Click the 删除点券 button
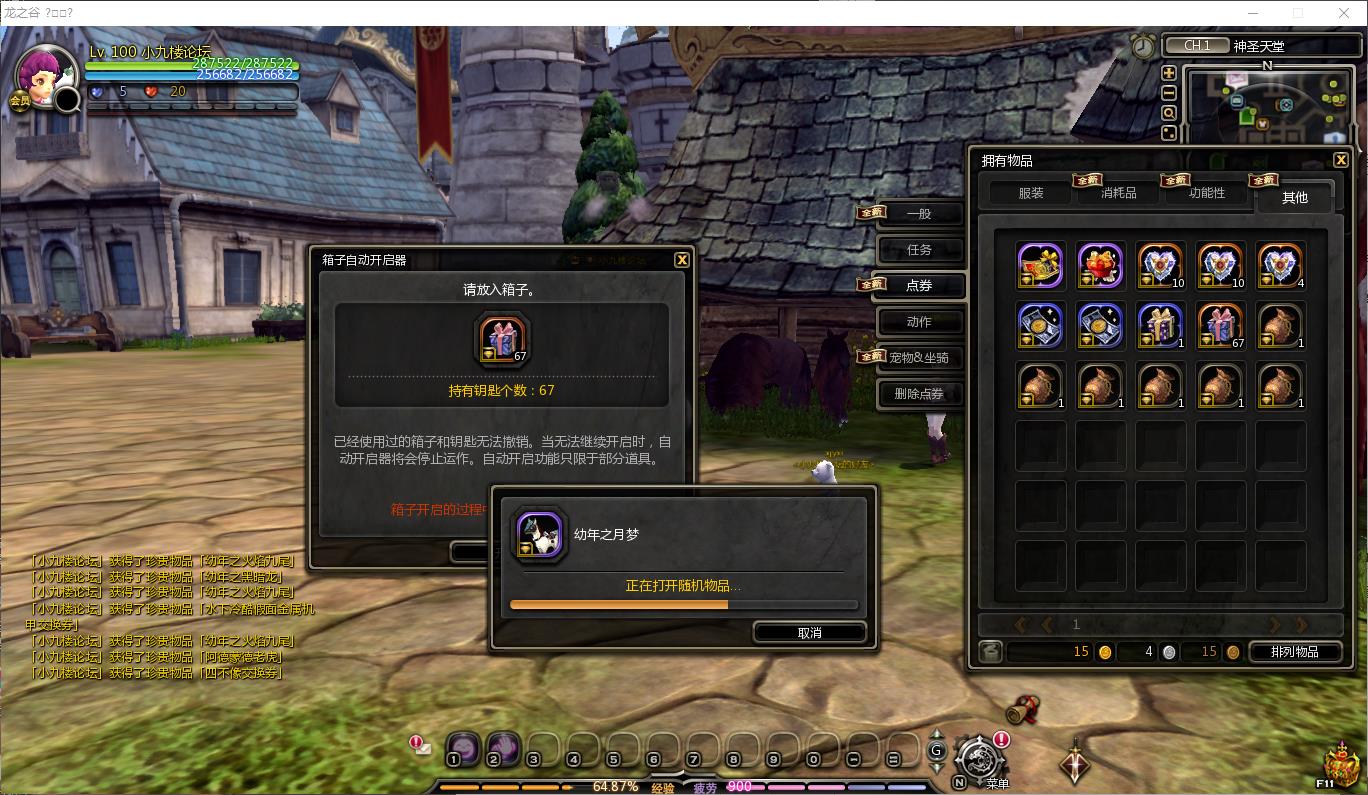Viewport: 1368px width, 795px height. 919,394
